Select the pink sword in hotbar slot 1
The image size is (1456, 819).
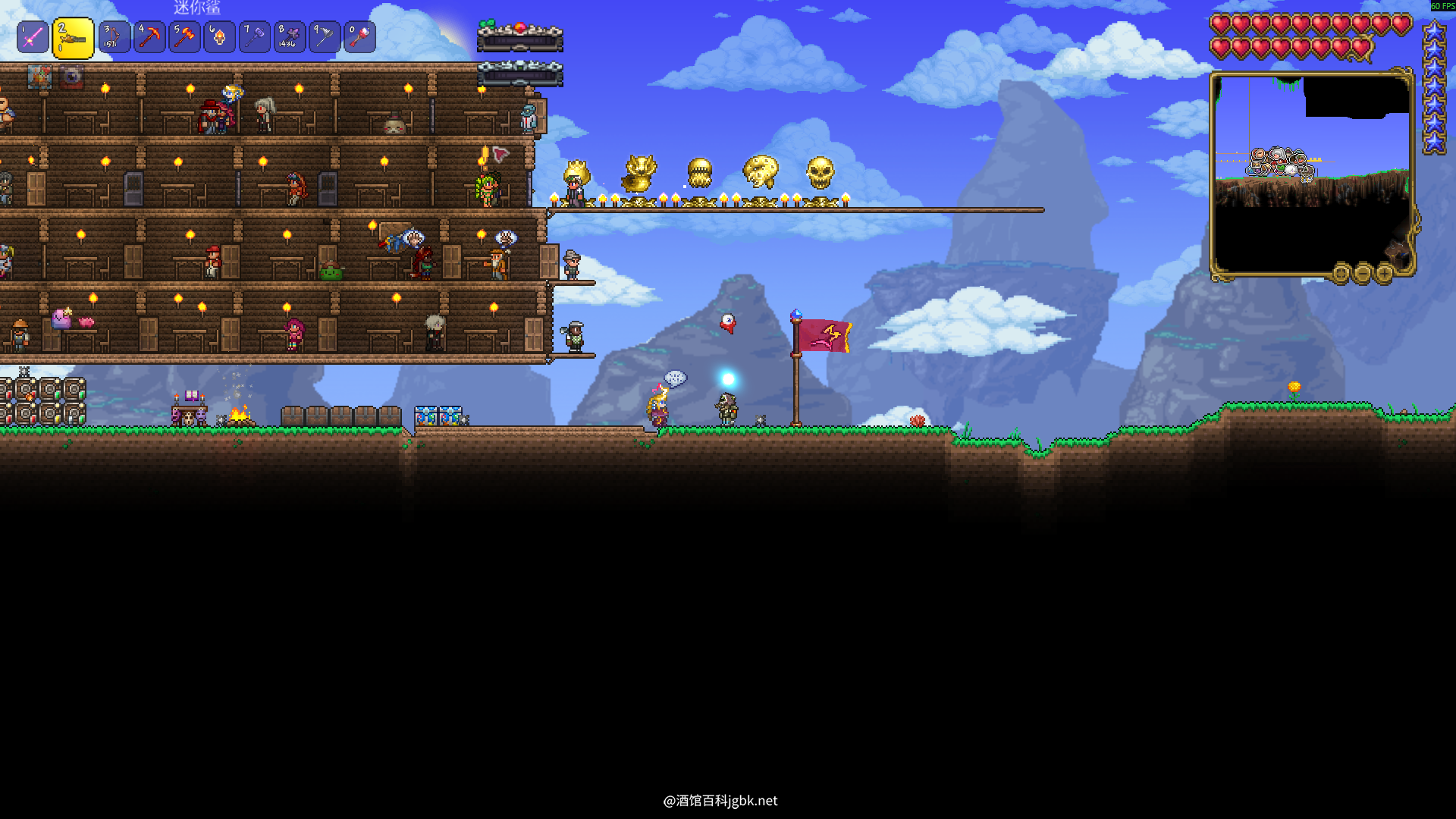33,37
